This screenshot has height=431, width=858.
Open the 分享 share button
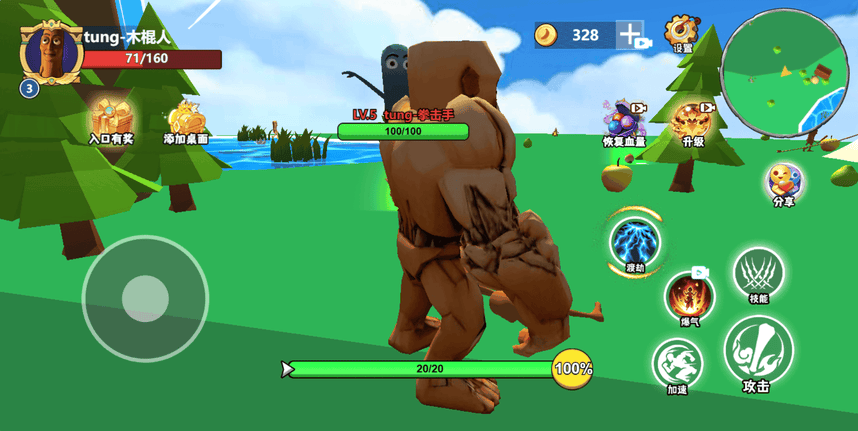[783, 182]
